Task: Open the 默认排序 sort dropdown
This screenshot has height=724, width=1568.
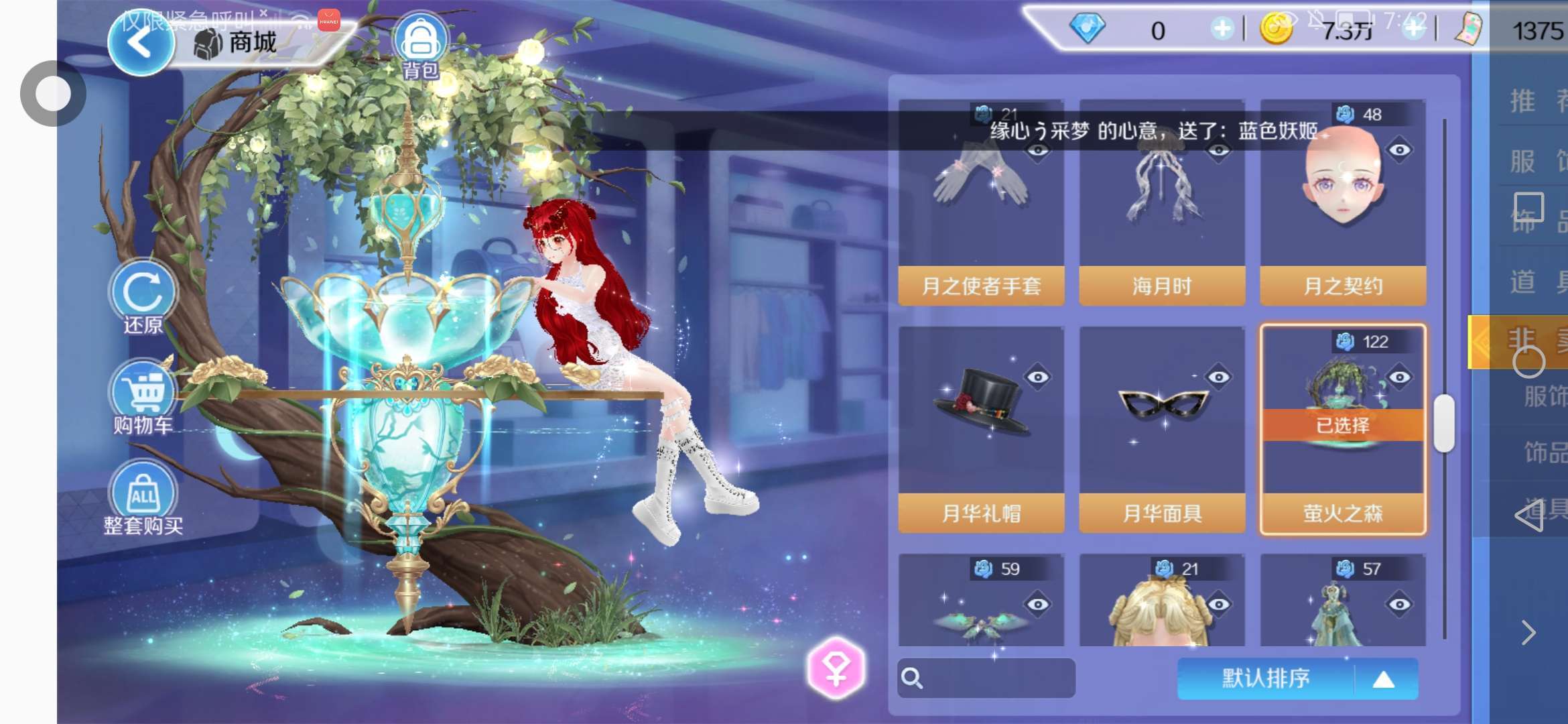Action: tap(1297, 678)
